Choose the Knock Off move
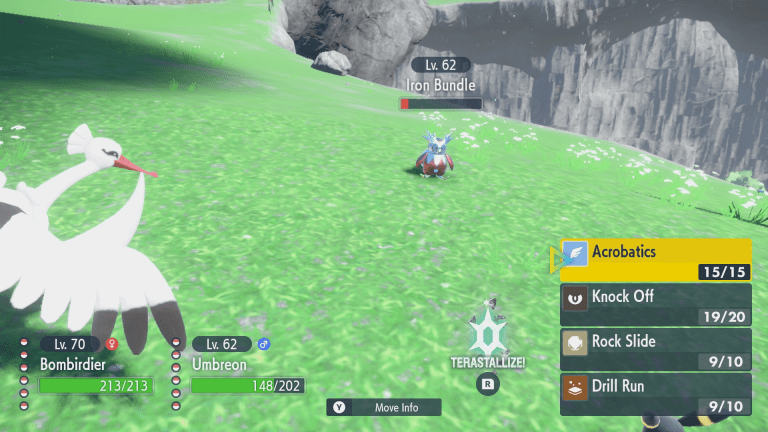768x432 pixels. pyautogui.click(x=655, y=302)
